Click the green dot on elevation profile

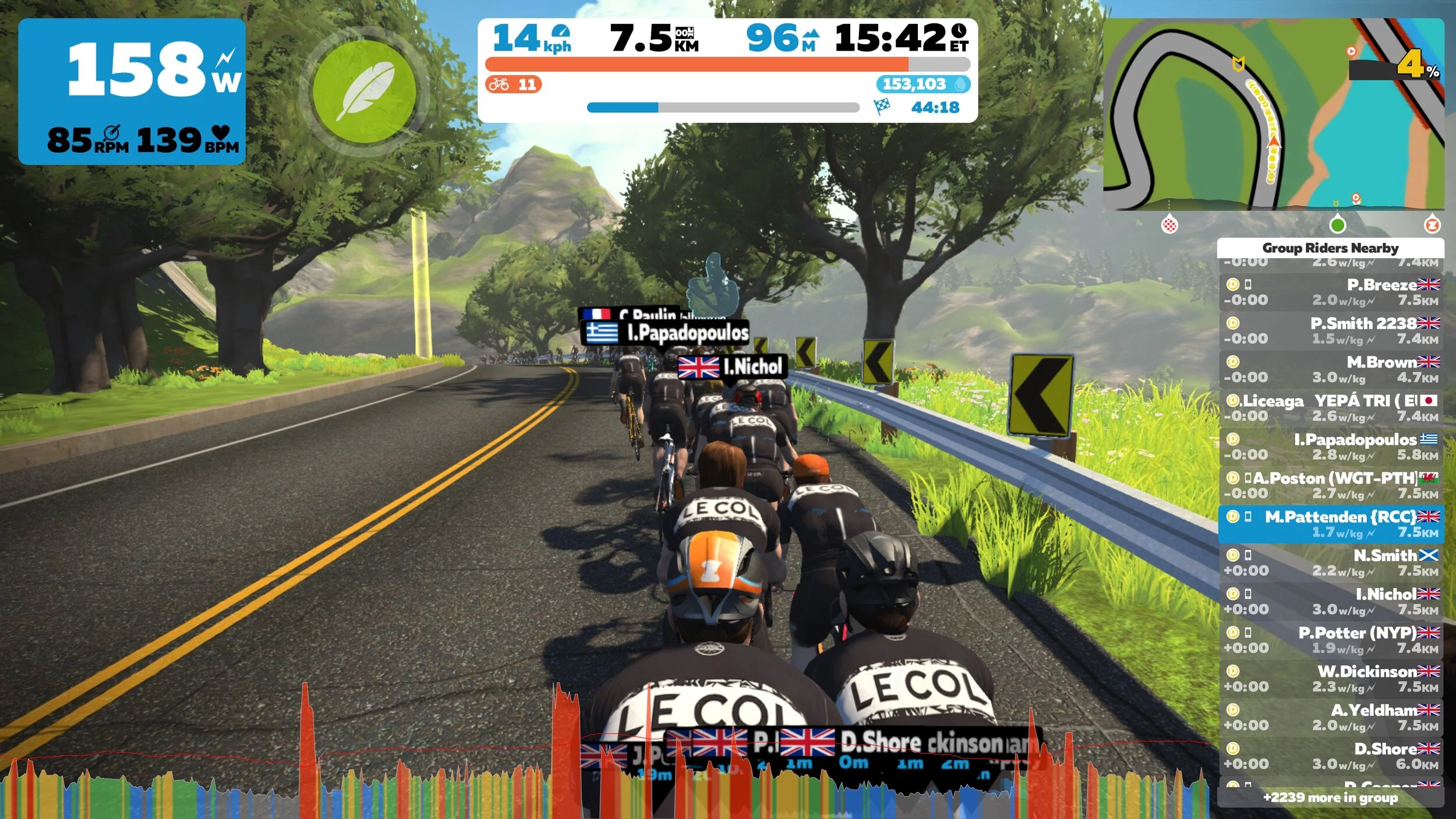(x=1338, y=225)
